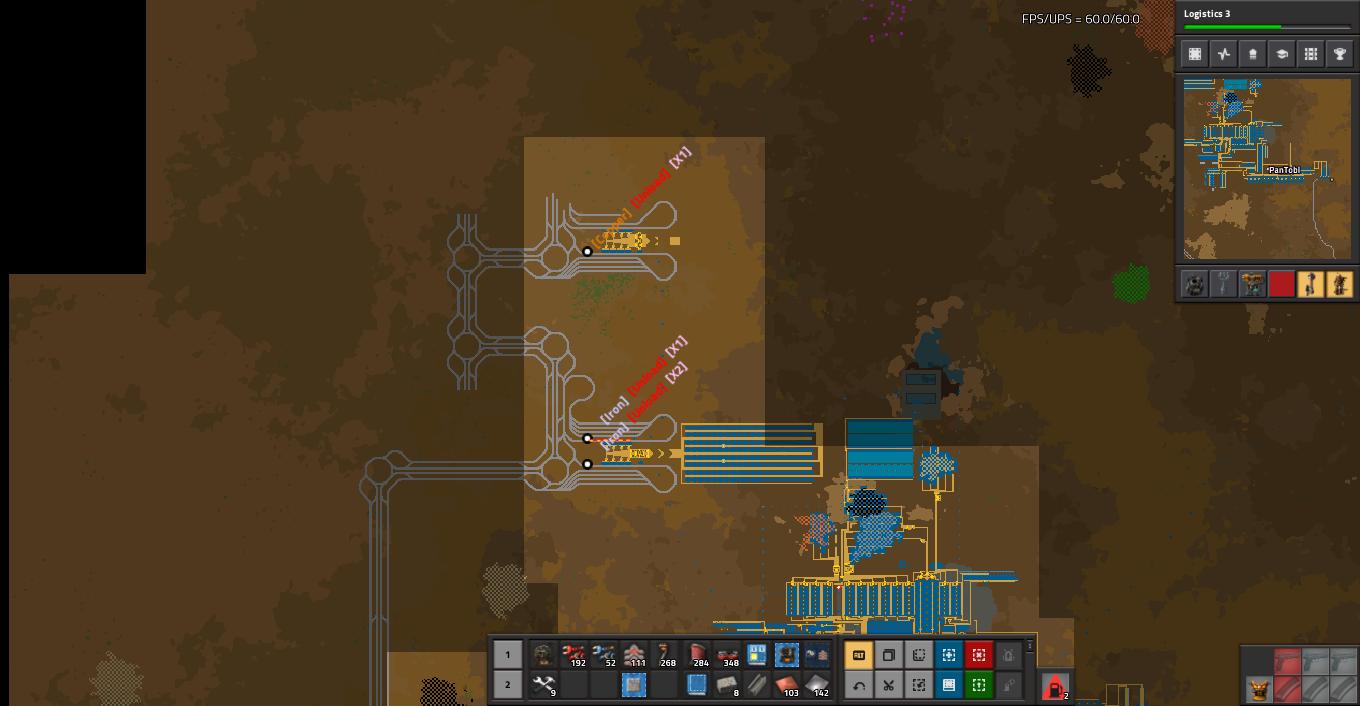Toggle the yellow FILT button
This screenshot has width=1360, height=706.
858,655
